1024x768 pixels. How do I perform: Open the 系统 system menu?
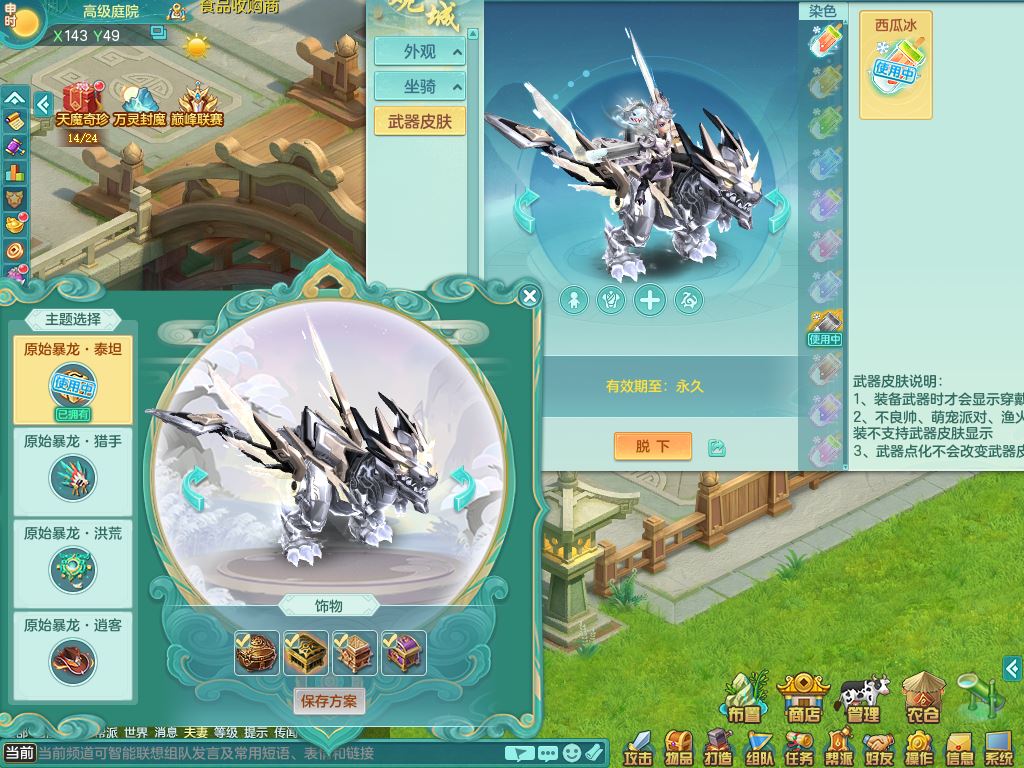tap(998, 748)
